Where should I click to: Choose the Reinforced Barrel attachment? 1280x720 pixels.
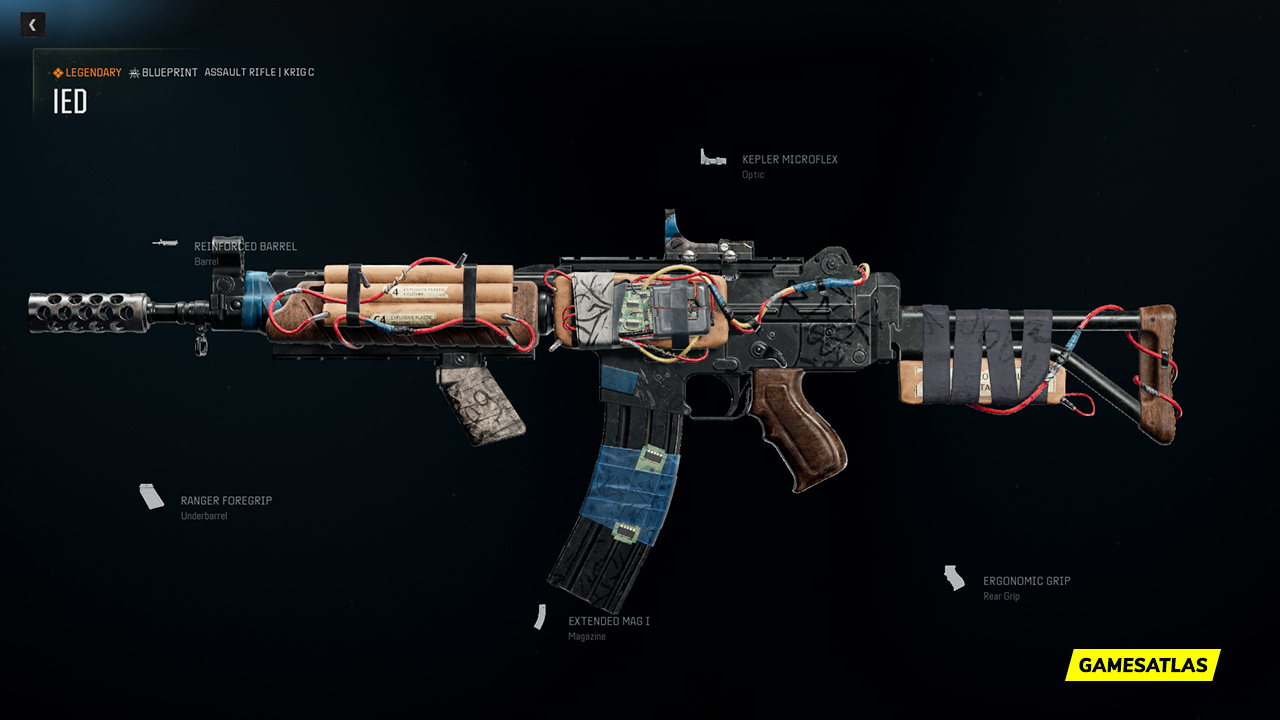pos(245,247)
